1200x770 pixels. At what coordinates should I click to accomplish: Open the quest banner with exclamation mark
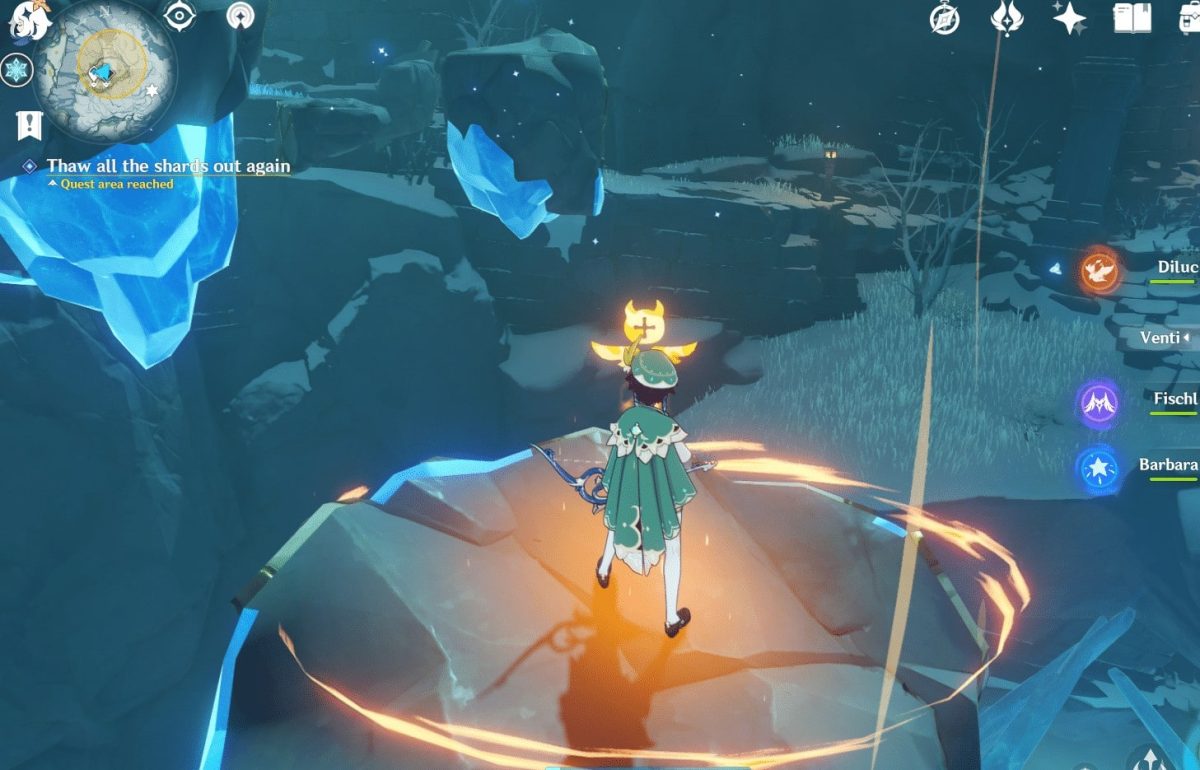click(28, 125)
